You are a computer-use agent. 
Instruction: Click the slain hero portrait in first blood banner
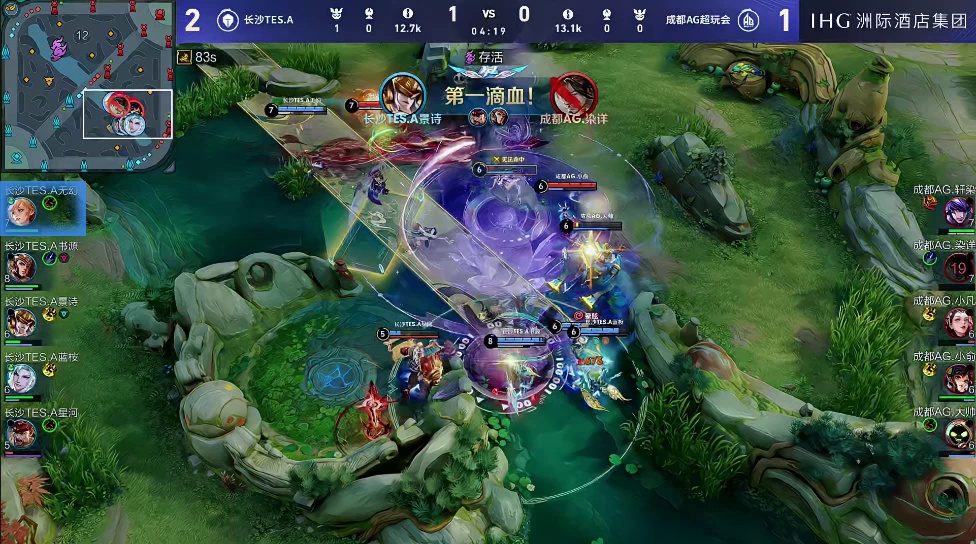tap(573, 95)
